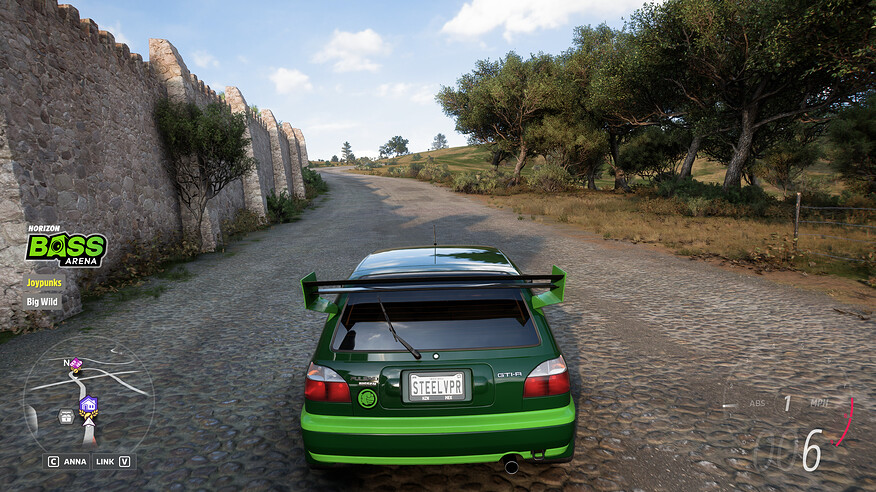Select the purple house marker on minimap
The width and height of the screenshot is (876, 492).
[88, 404]
